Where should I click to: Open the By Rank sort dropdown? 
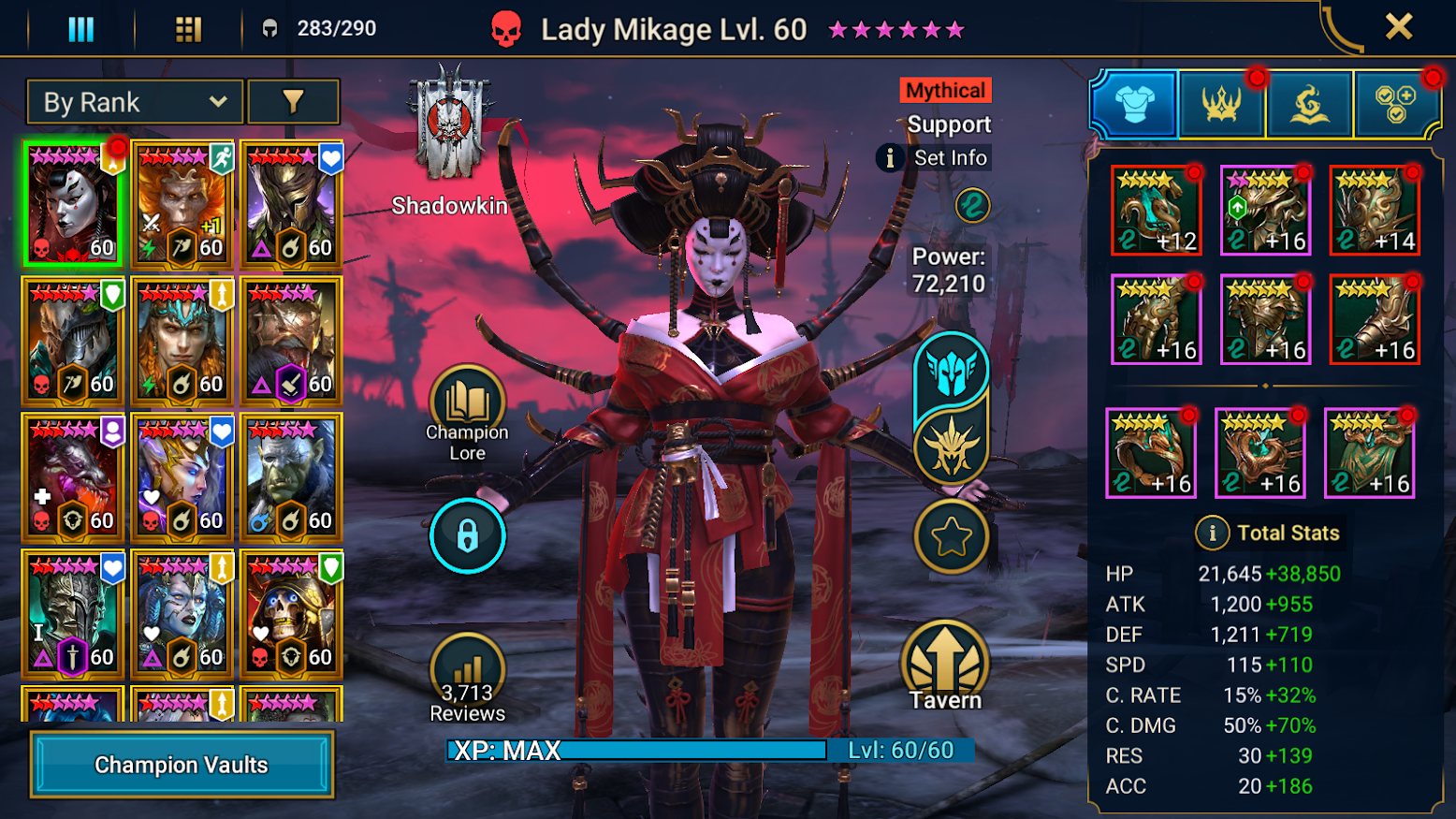click(135, 102)
